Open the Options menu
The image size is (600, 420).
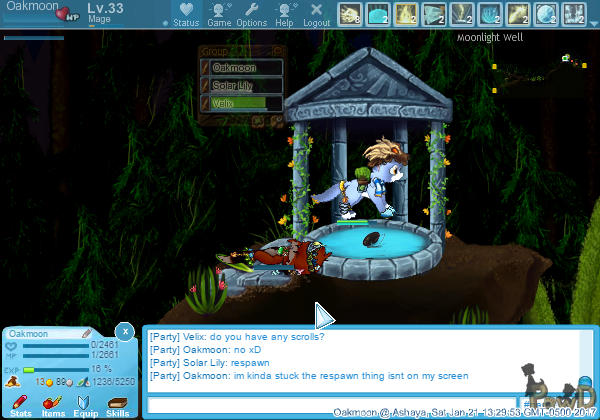(251, 14)
